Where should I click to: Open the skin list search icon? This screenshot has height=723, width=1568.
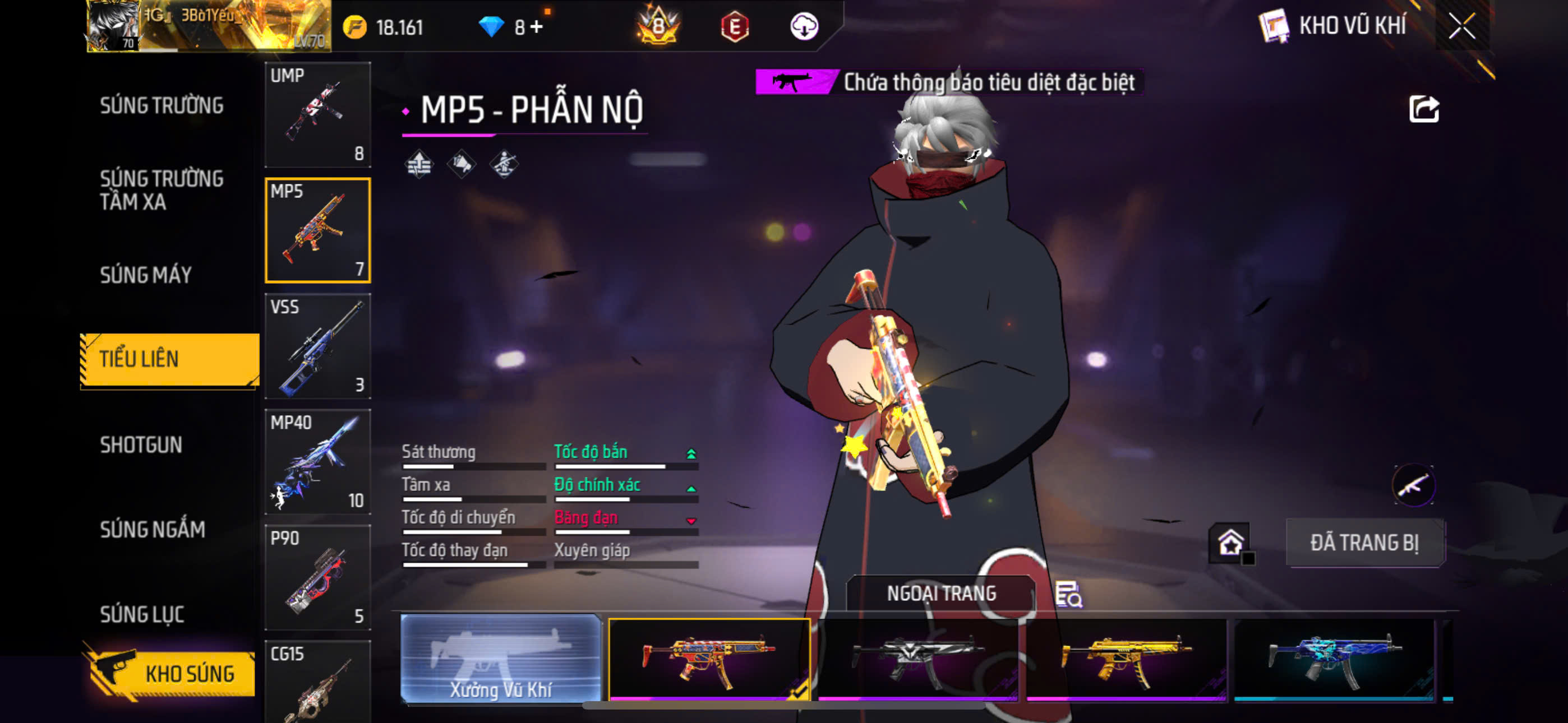1068,594
